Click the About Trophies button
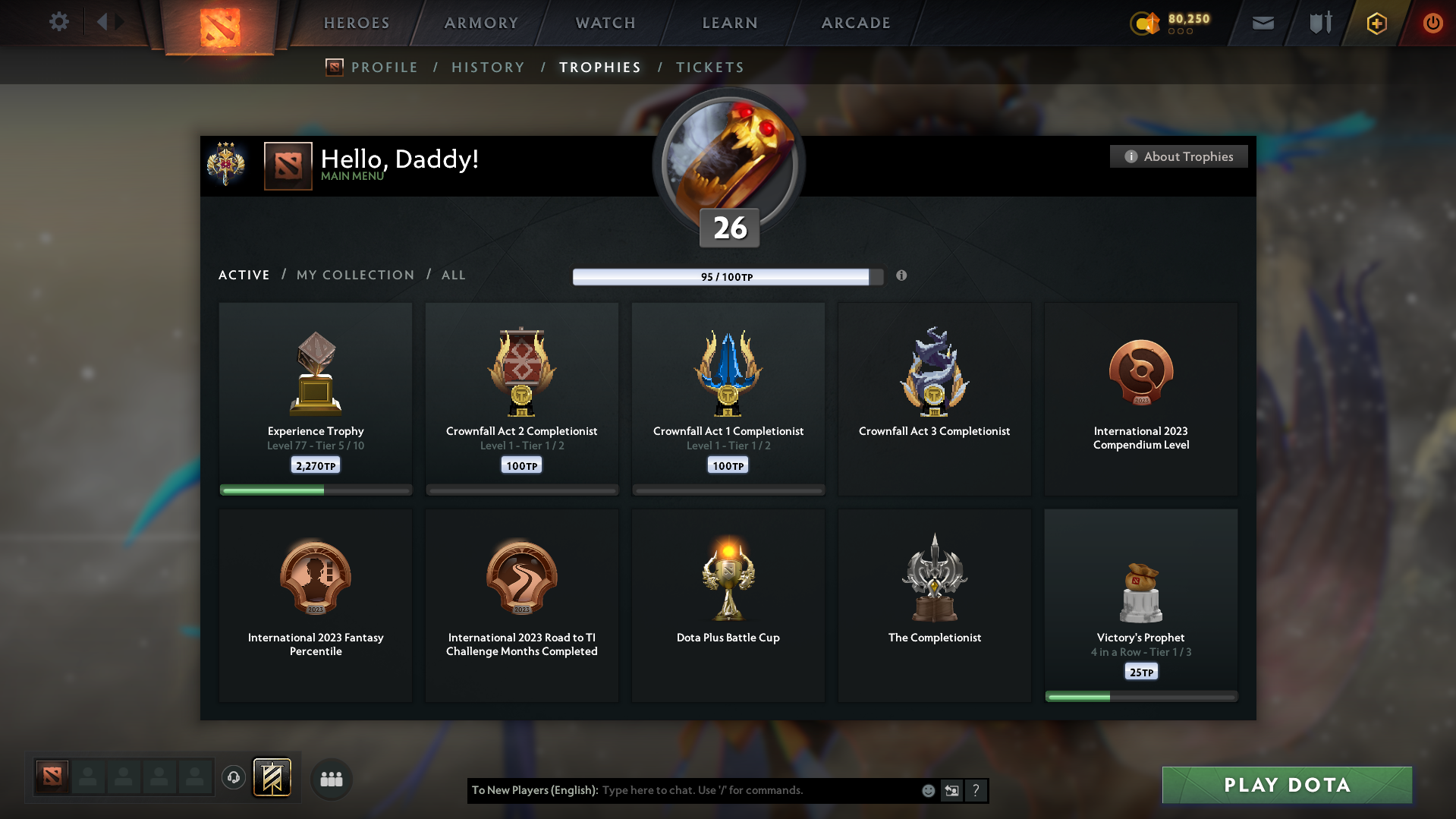 tap(1178, 156)
